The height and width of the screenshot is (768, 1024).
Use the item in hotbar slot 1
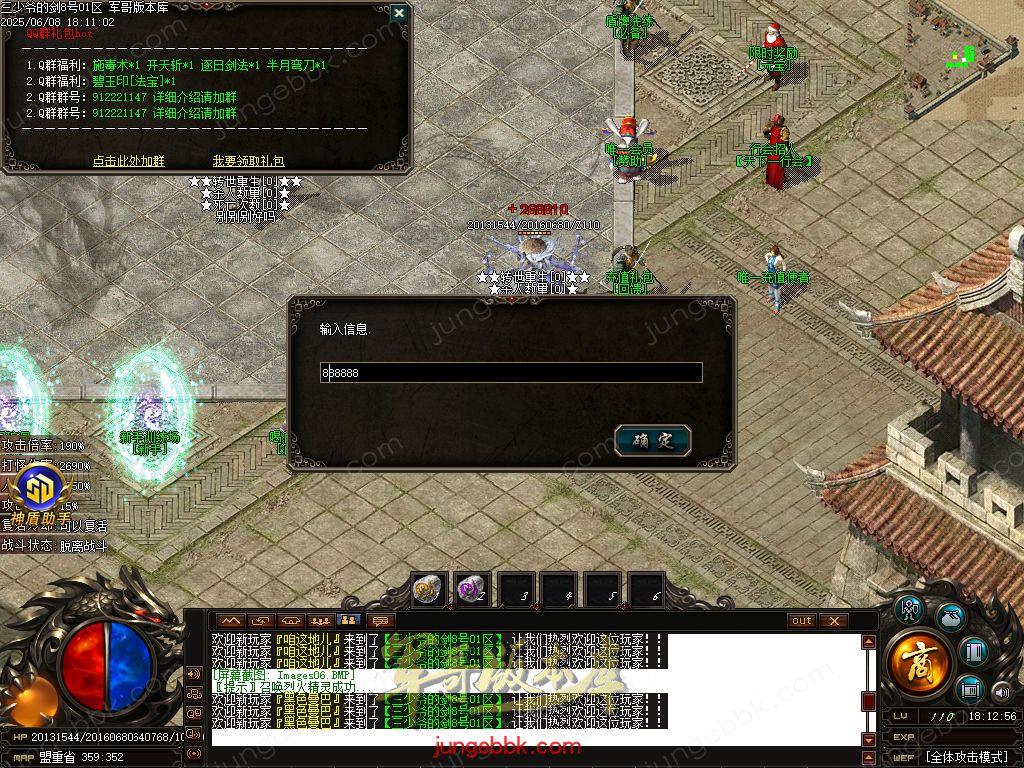(x=429, y=591)
